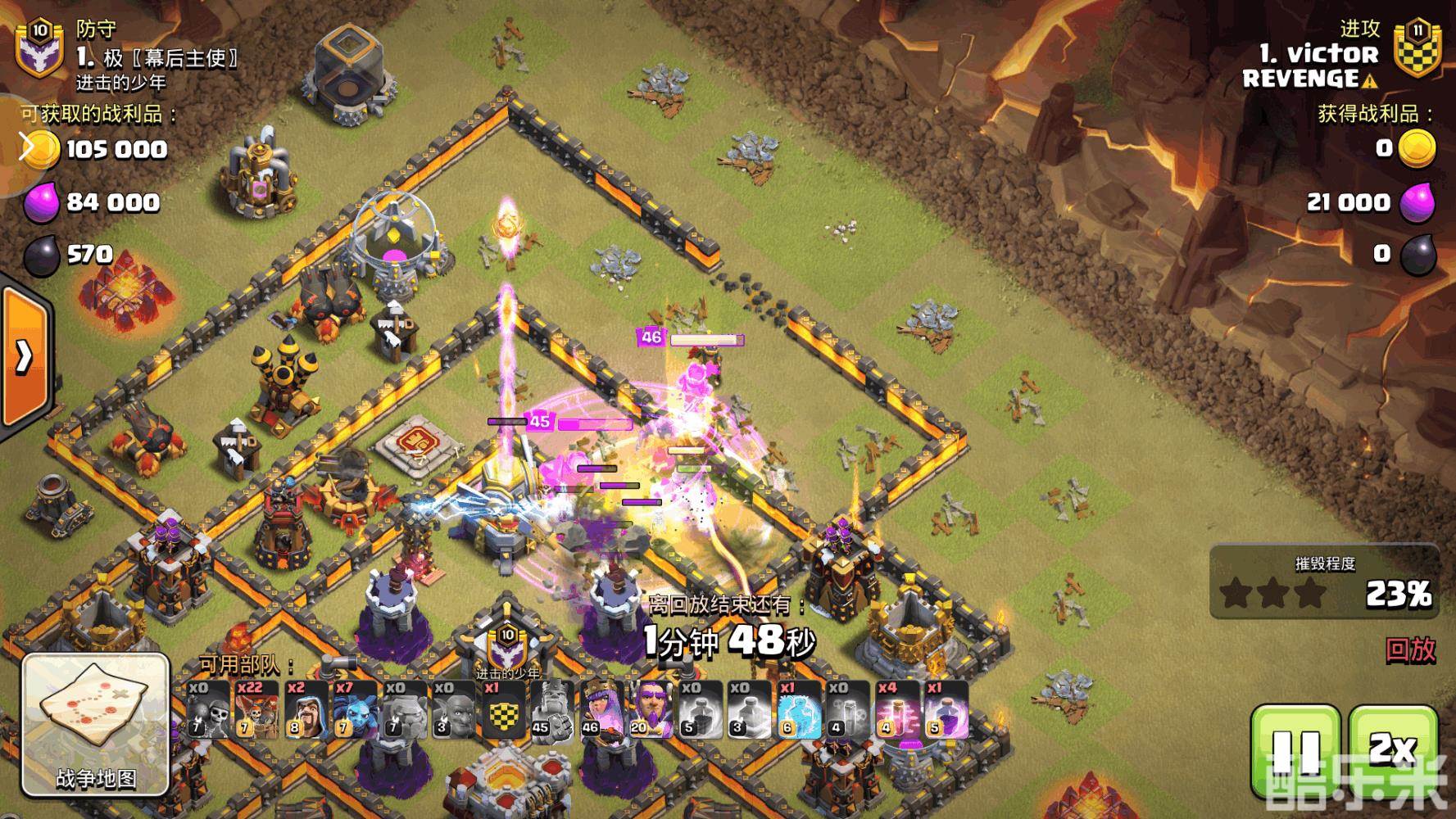Viewport: 1456px width, 819px height.
Task: Select the balloon troop slot x22
Action: coord(256,709)
